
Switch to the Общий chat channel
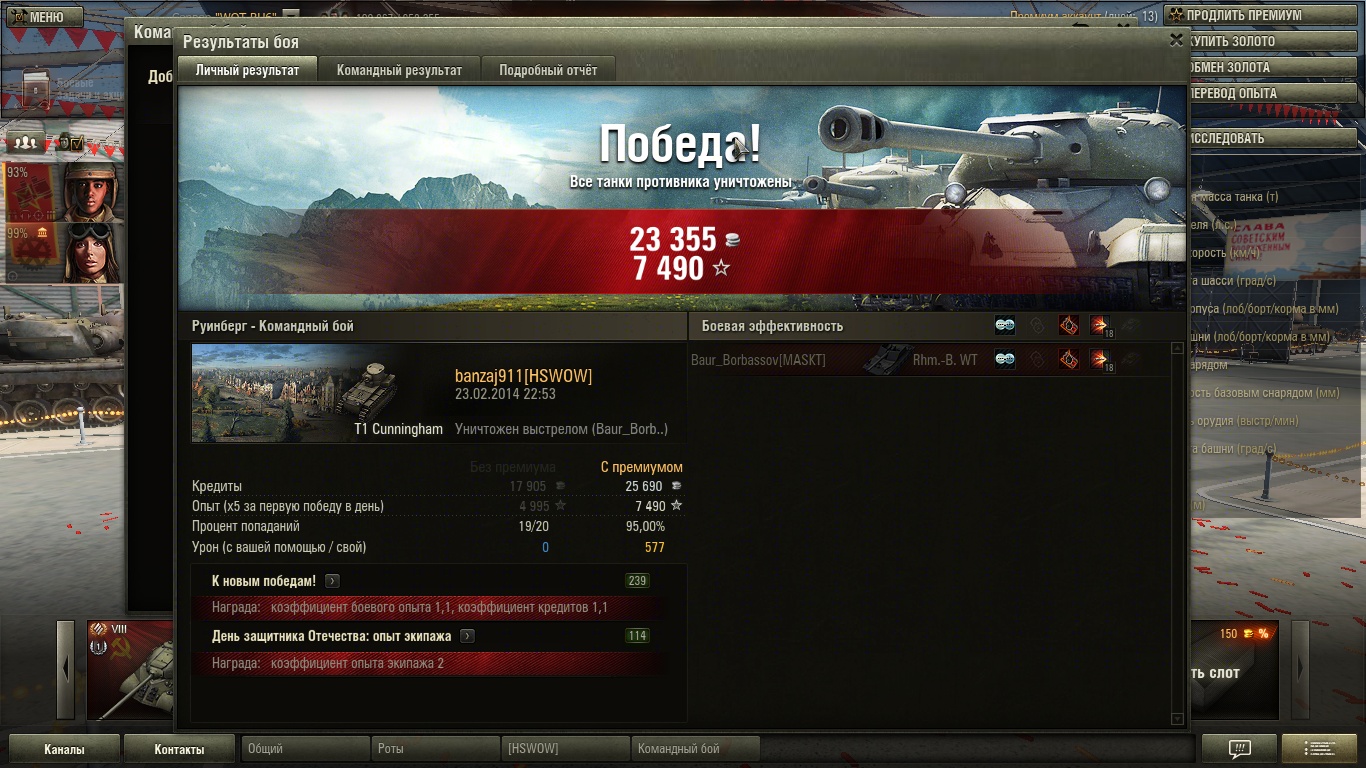pyautogui.click(x=305, y=749)
